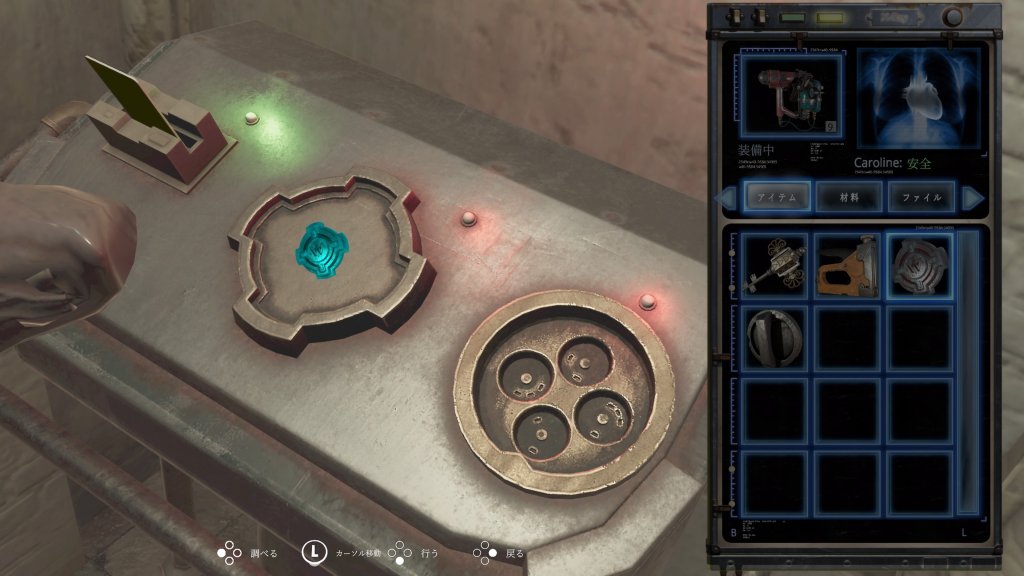This screenshot has height=576, width=1024.
Task: Pick the highlighted round gear-shaped medallion slot
Action: click(x=919, y=266)
